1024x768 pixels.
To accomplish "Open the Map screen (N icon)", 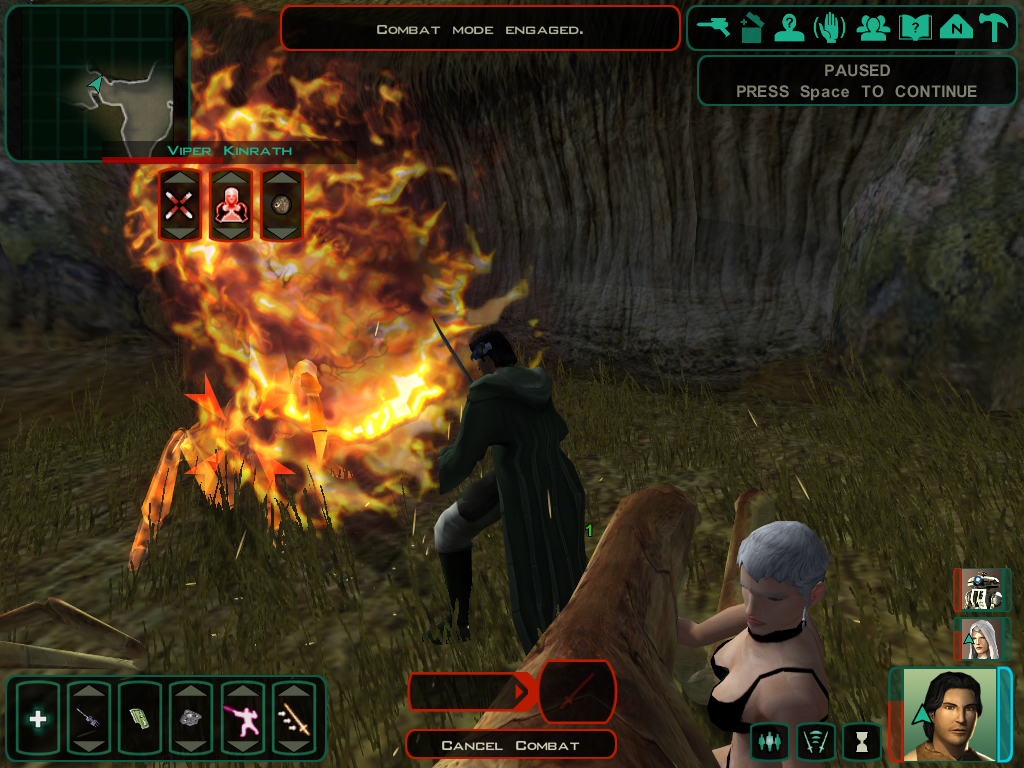I will coord(956,28).
